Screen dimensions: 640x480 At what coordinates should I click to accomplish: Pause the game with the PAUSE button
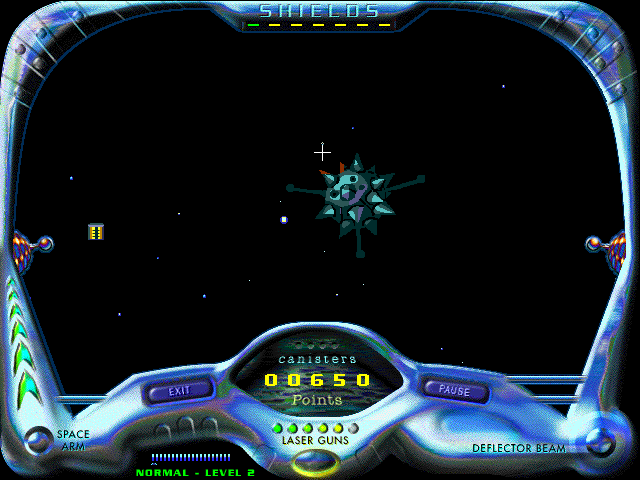click(454, 391)
